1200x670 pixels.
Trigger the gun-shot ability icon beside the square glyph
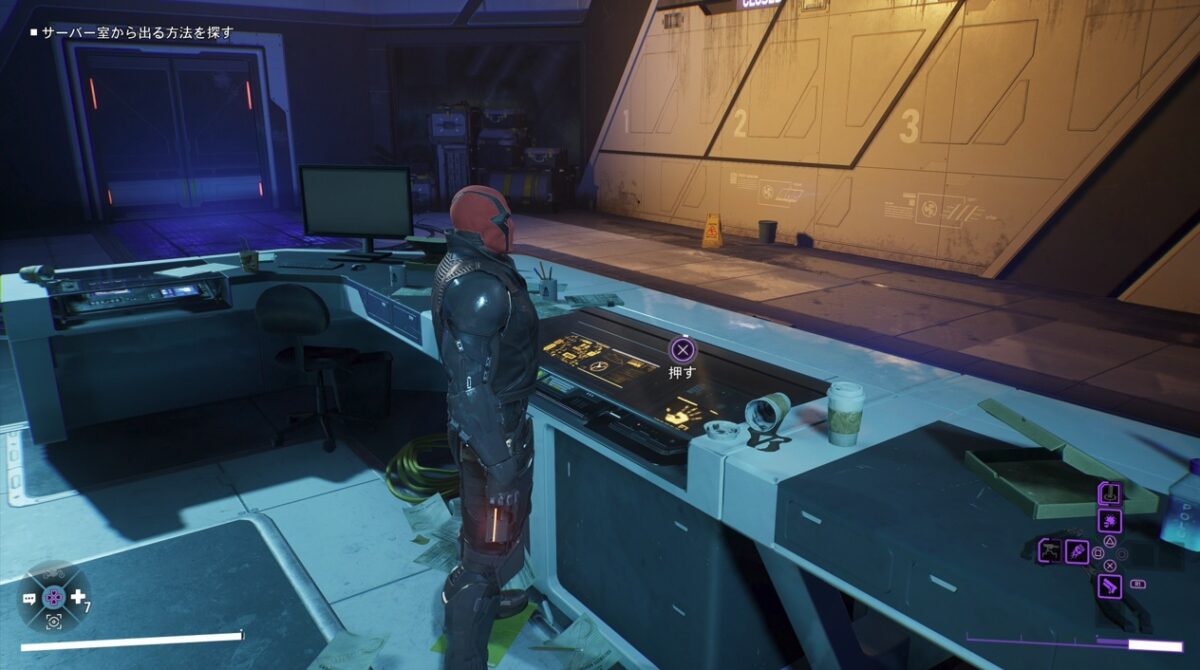click(1076, 550)
